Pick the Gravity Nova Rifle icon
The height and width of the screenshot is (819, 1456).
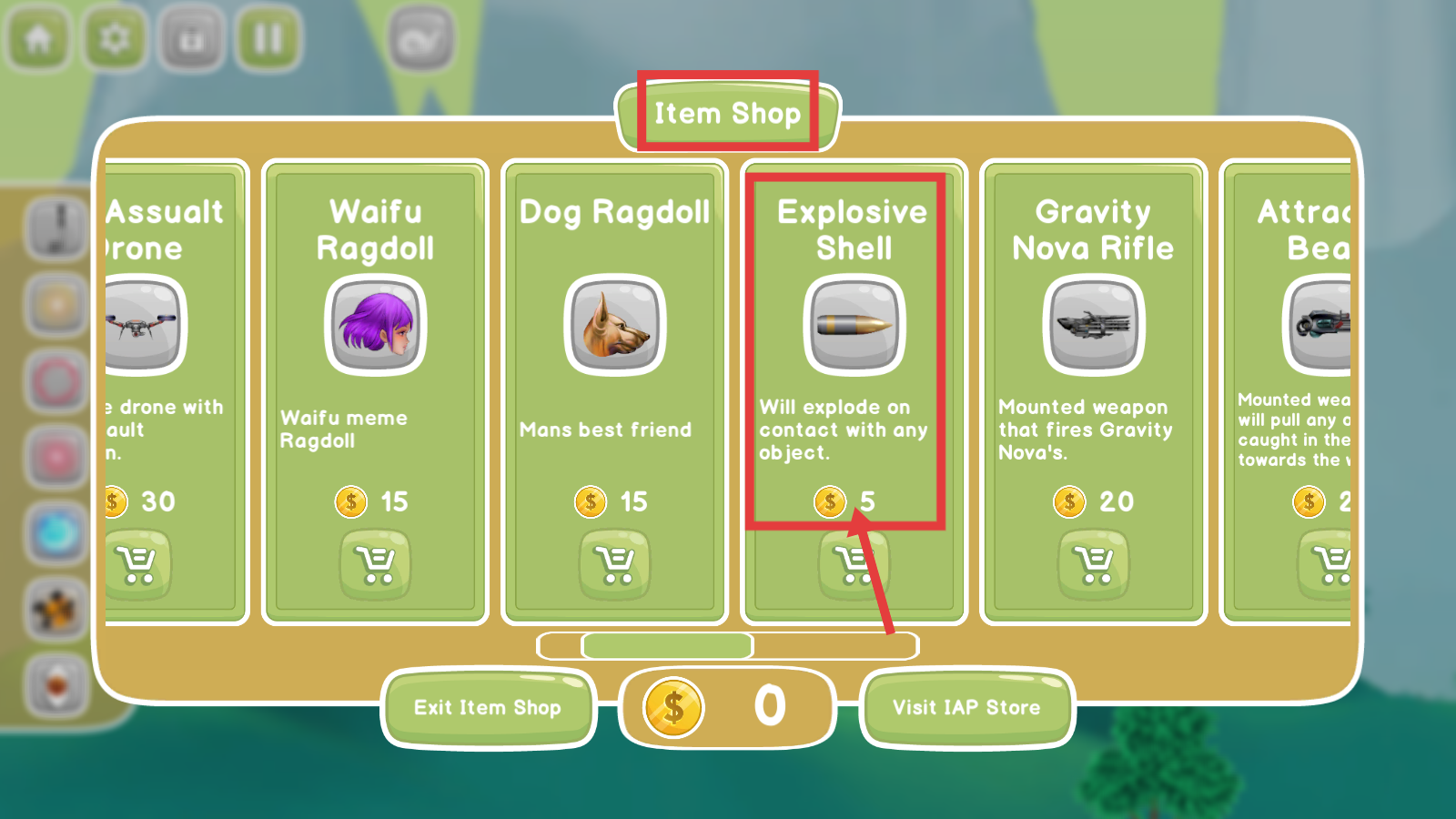point(1094,326)
